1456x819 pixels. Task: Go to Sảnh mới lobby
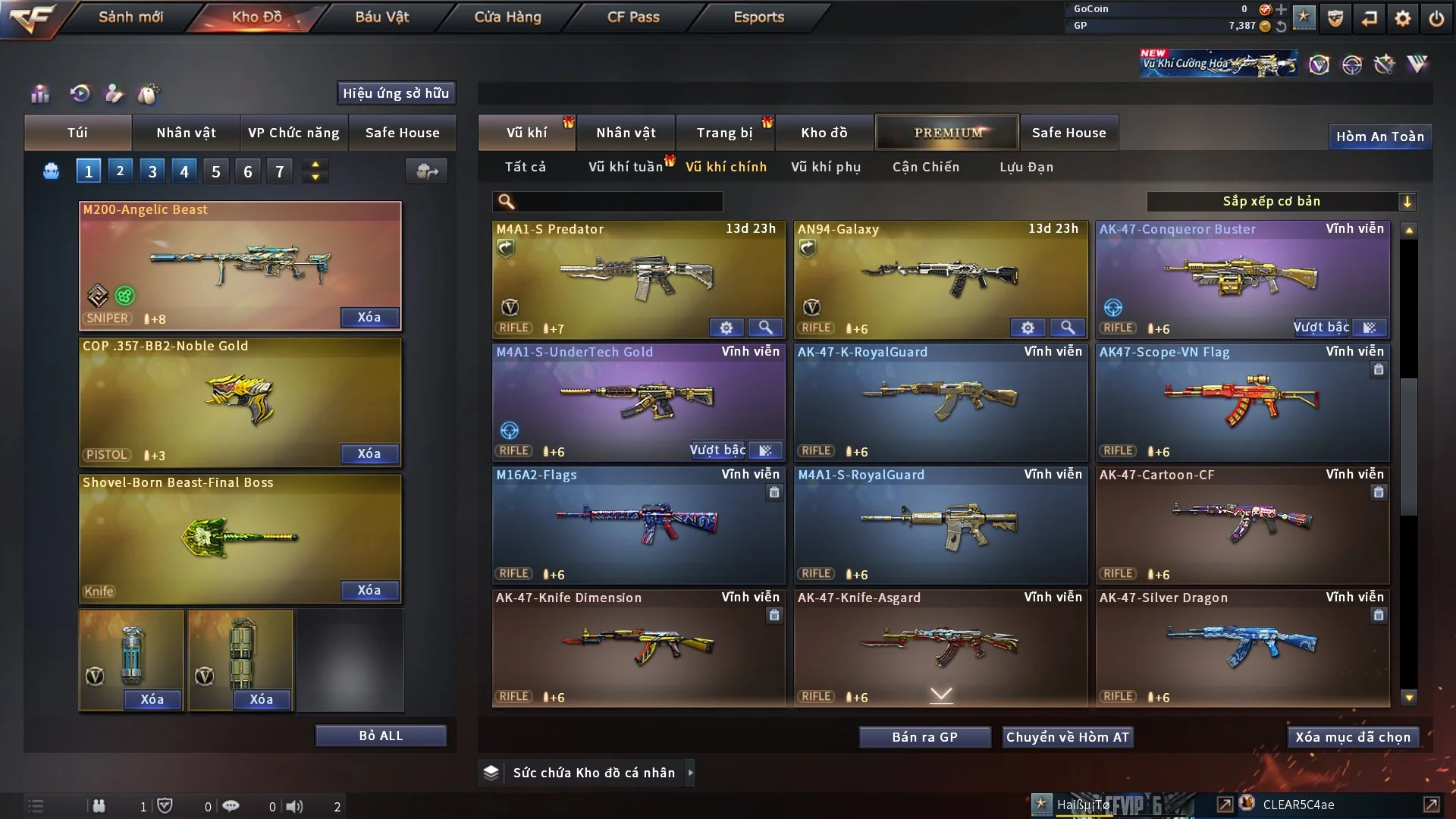click(x=130, y=17)
